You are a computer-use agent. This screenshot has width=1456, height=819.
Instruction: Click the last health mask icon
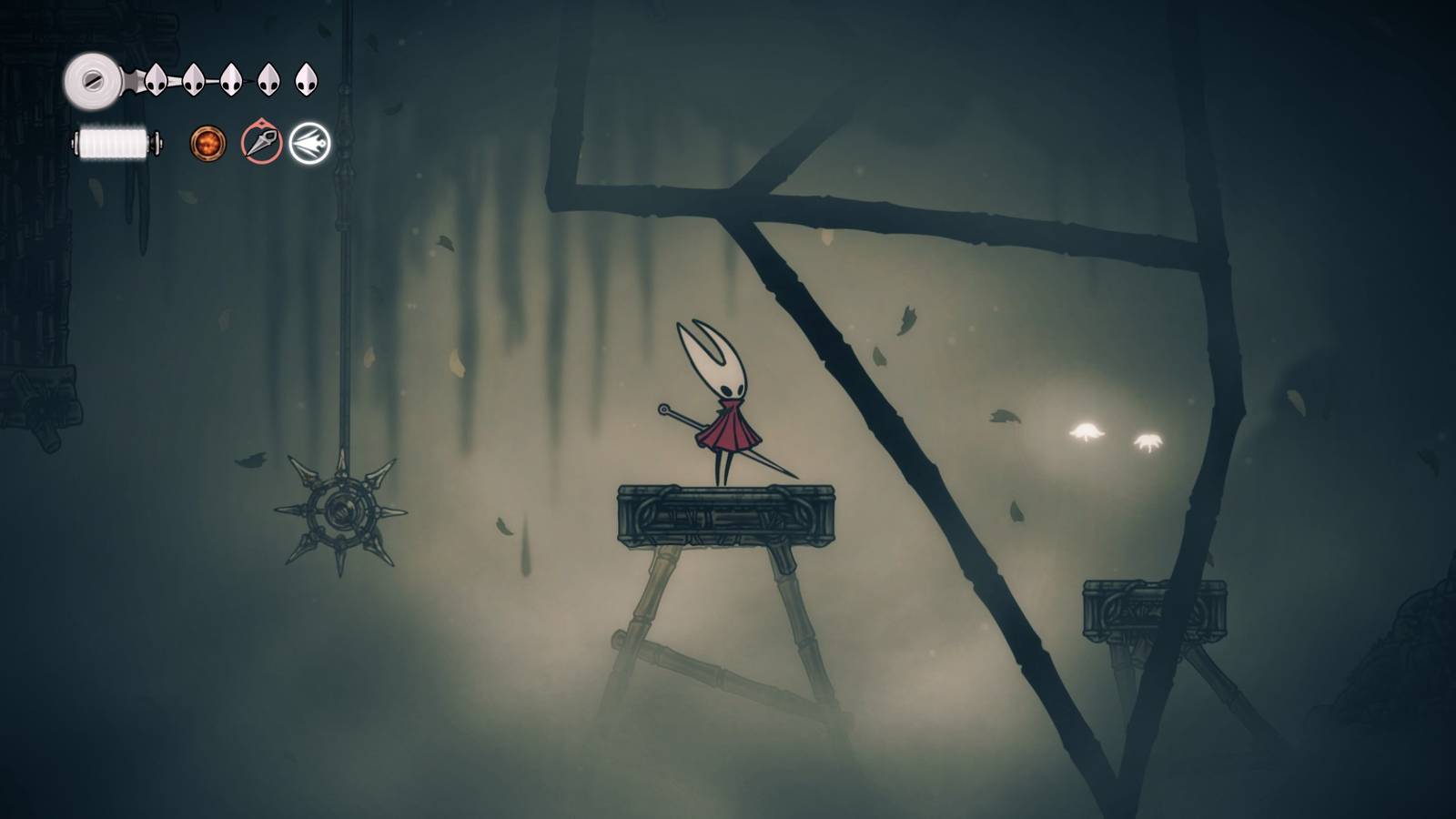coord(307,80)
